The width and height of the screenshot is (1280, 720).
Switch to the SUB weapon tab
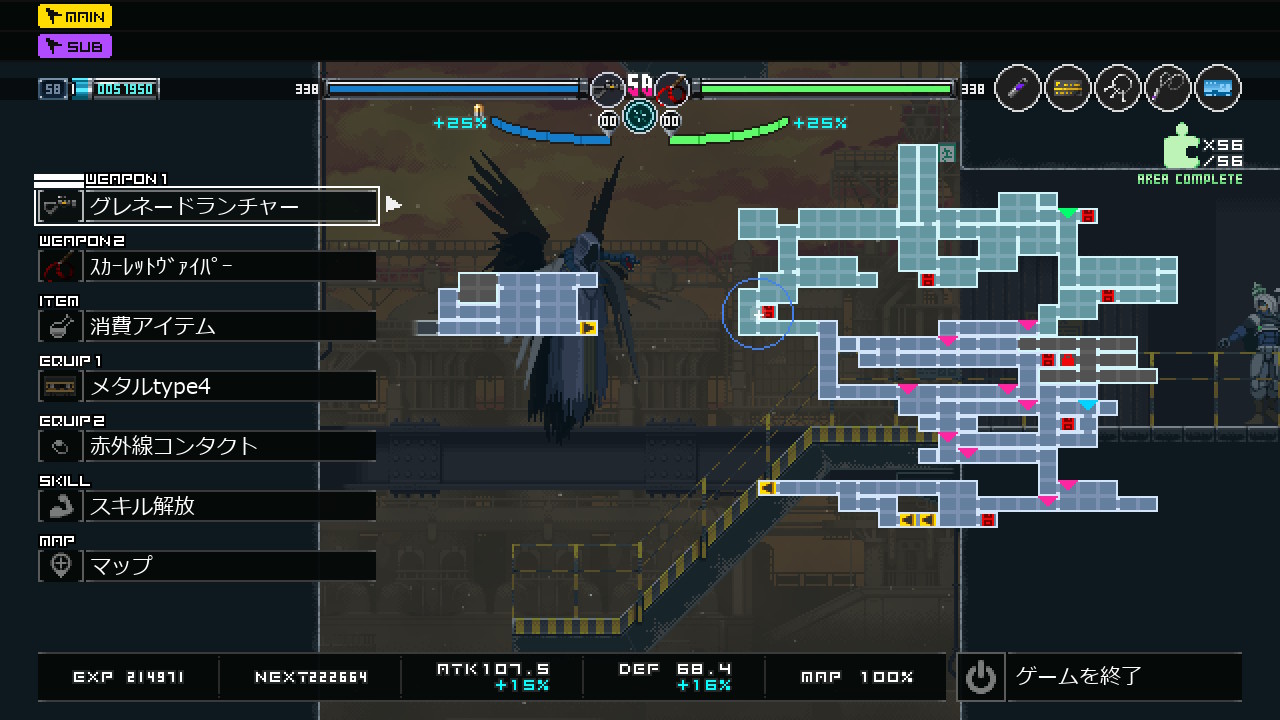[x=75, y=46]
